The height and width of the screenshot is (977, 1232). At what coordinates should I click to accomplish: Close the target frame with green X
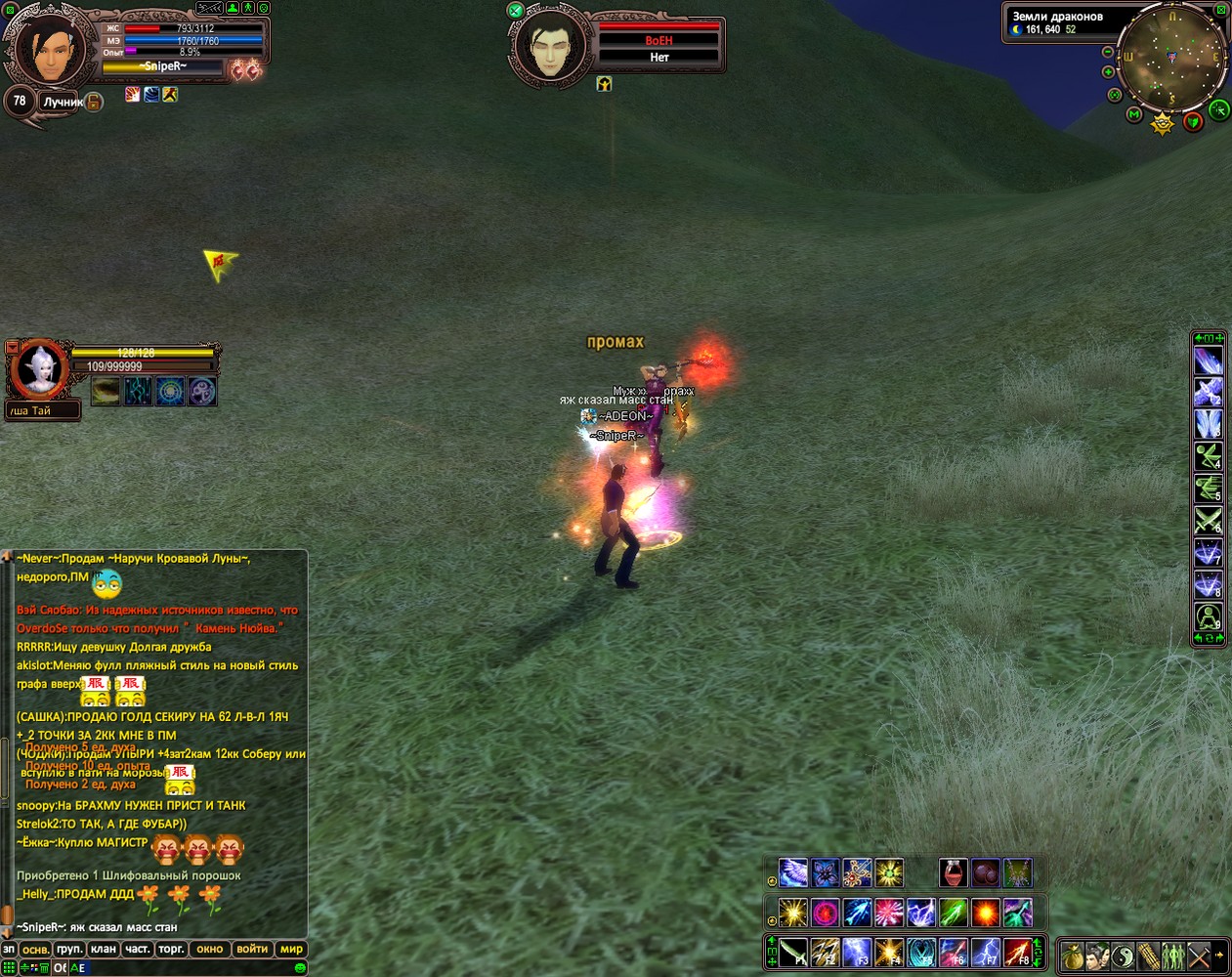point(515,10)
